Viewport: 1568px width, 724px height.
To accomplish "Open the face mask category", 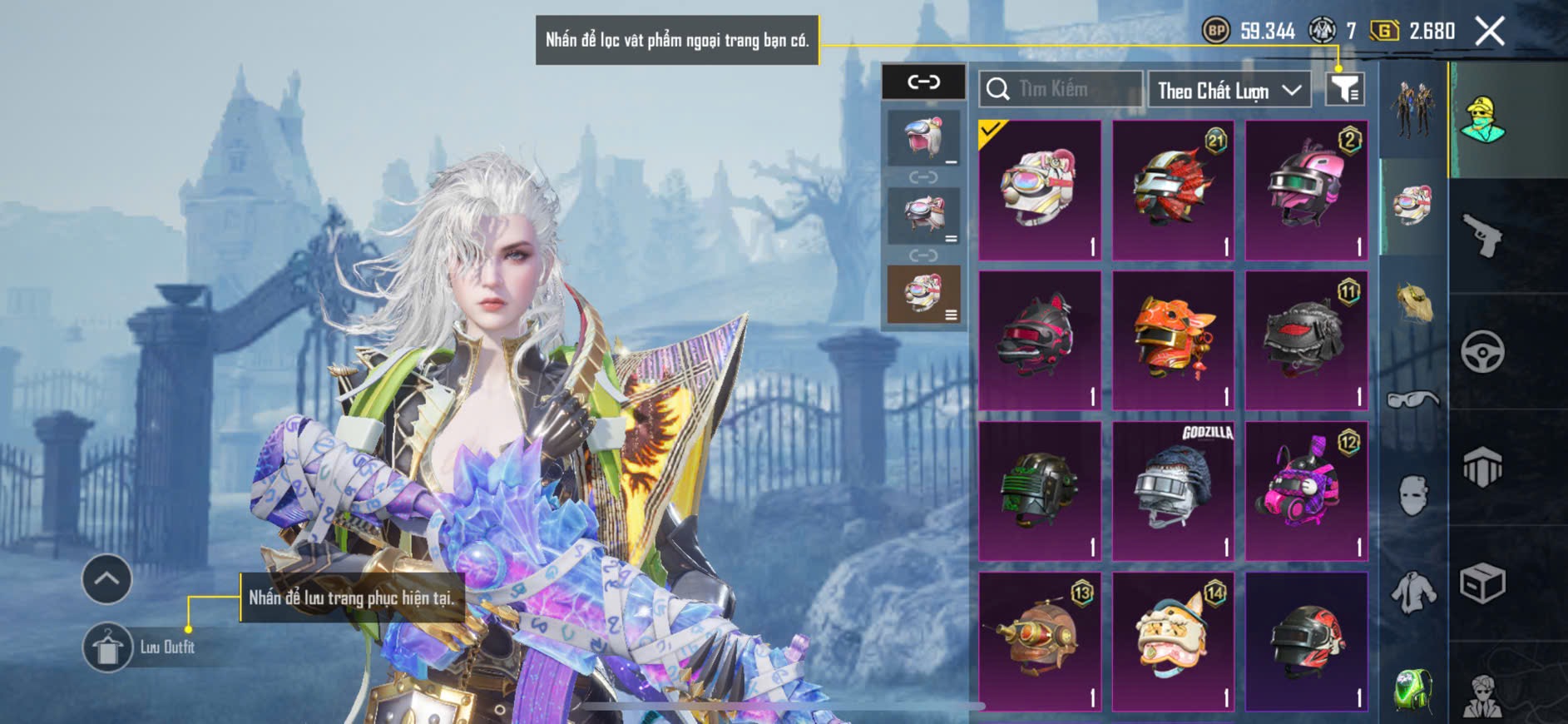I will pos(1412,496).
